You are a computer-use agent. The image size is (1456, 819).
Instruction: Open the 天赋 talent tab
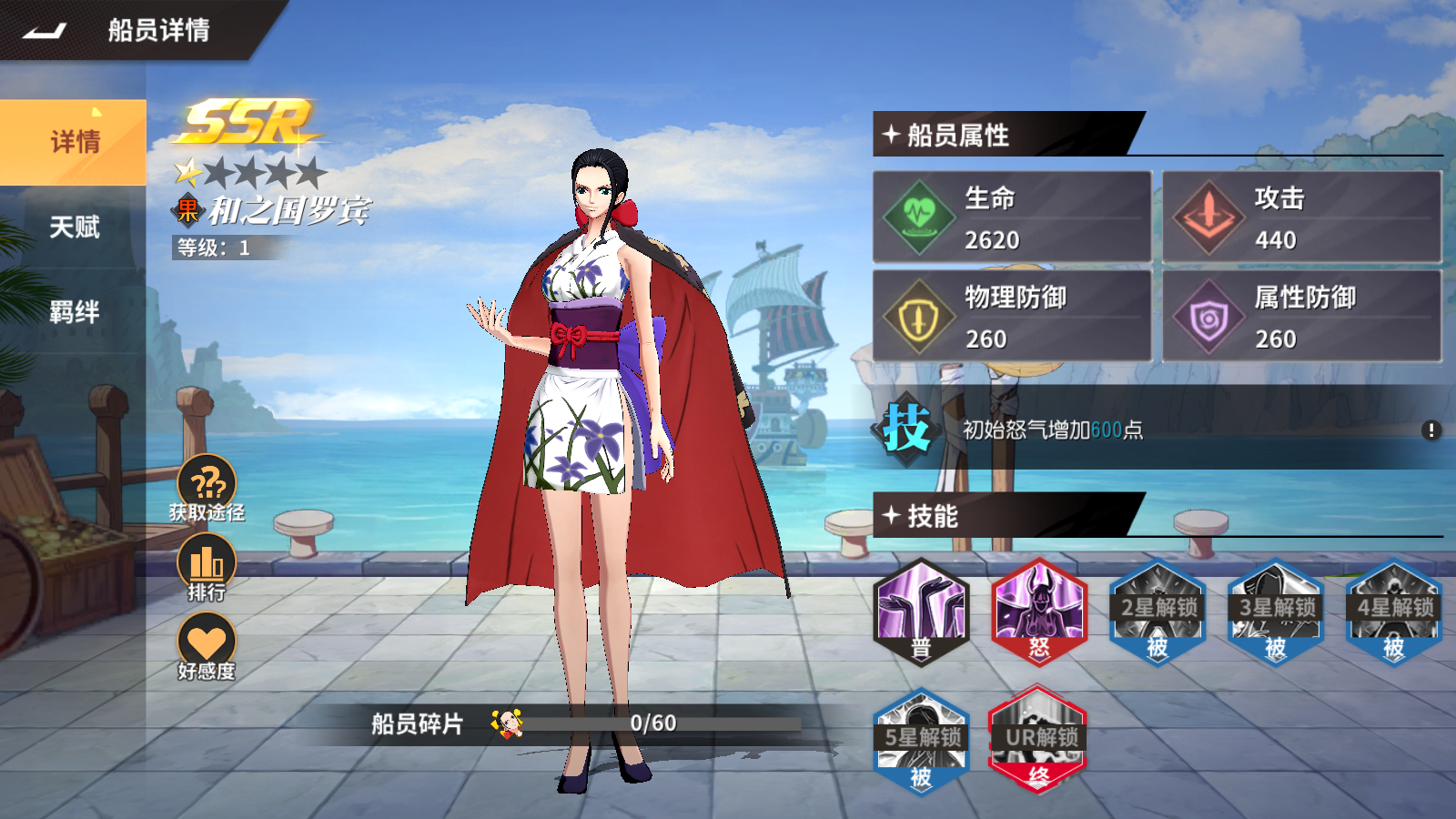pyautogui.click(x=74, y=227)
